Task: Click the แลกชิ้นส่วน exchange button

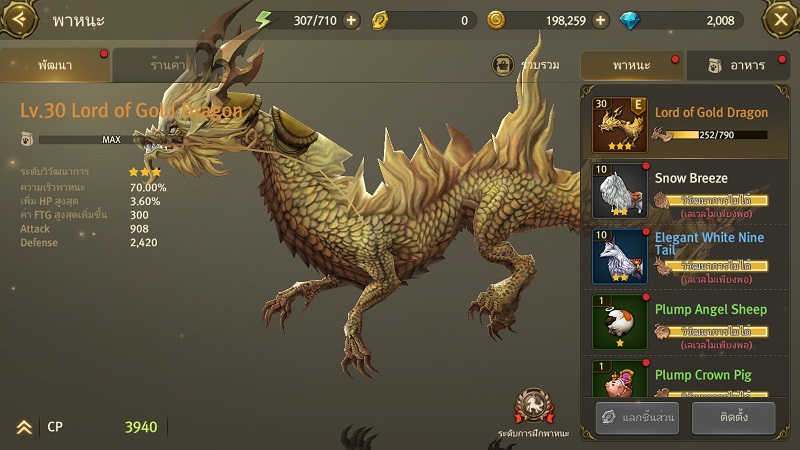Action: pos(638,418)
